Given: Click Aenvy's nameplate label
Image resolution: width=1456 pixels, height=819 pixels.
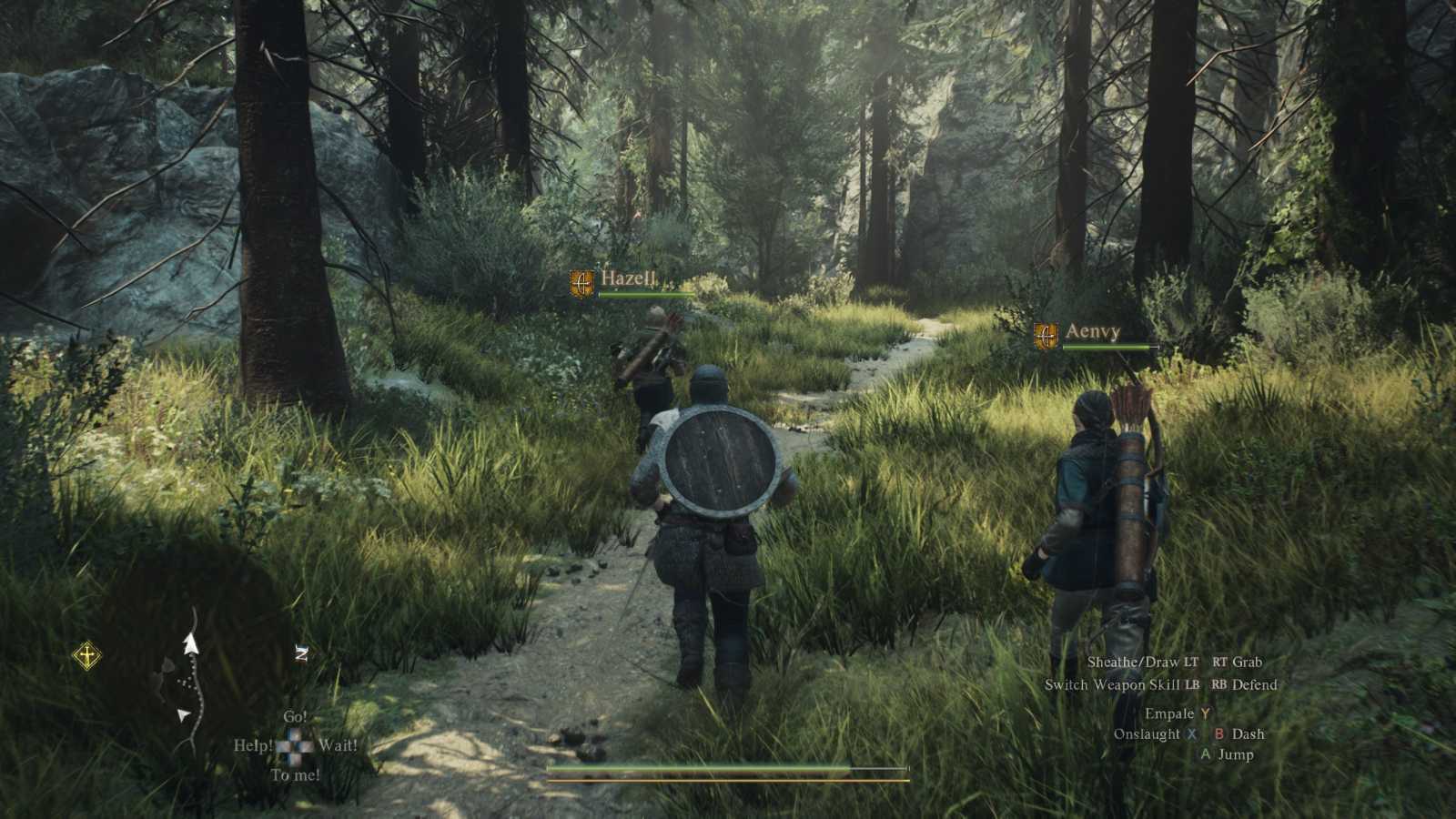Looking at the screenshot, I should point(1093,333).
